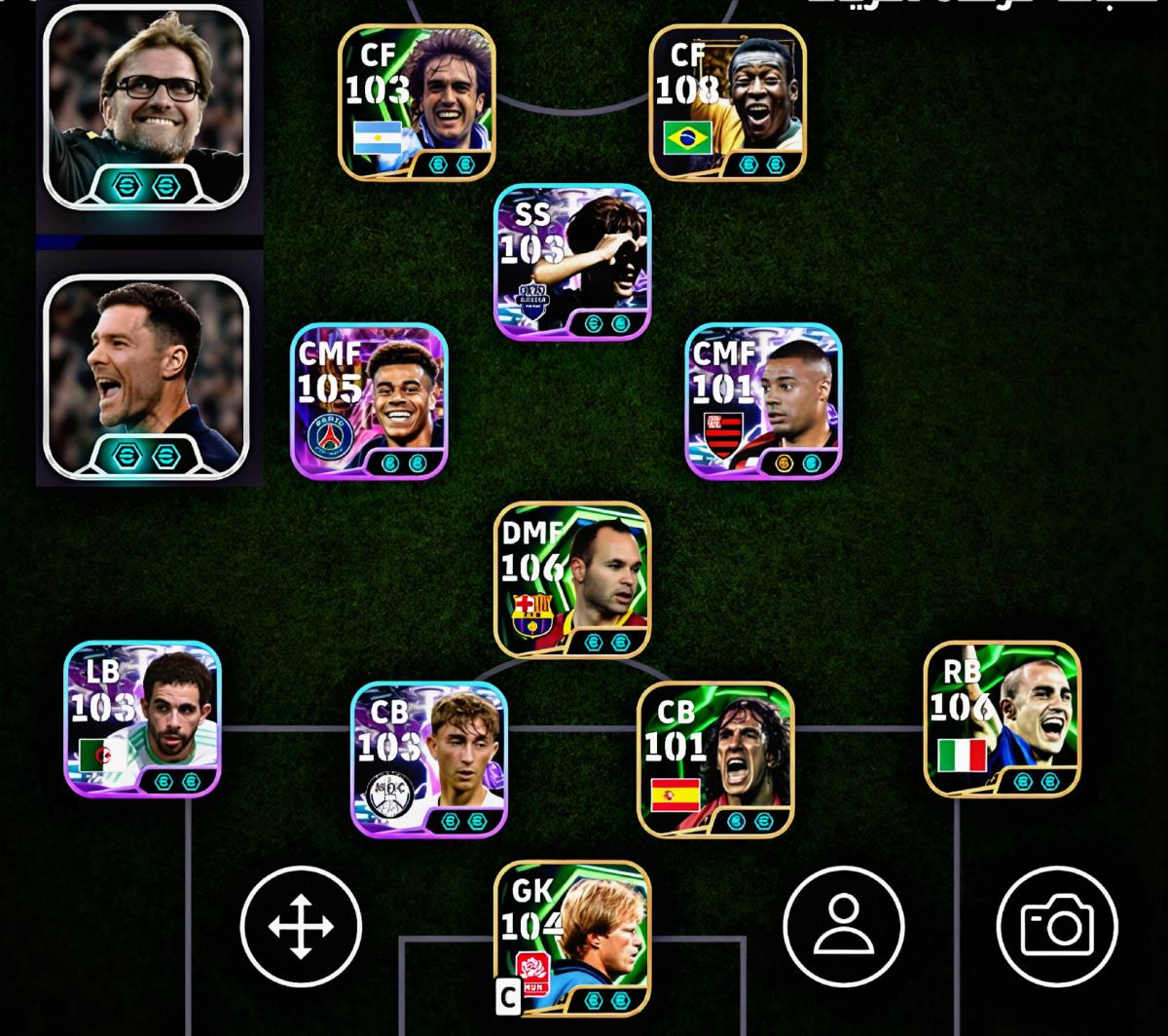
Task: Choose the 106 DMF player card
Action: click(572, 580)
